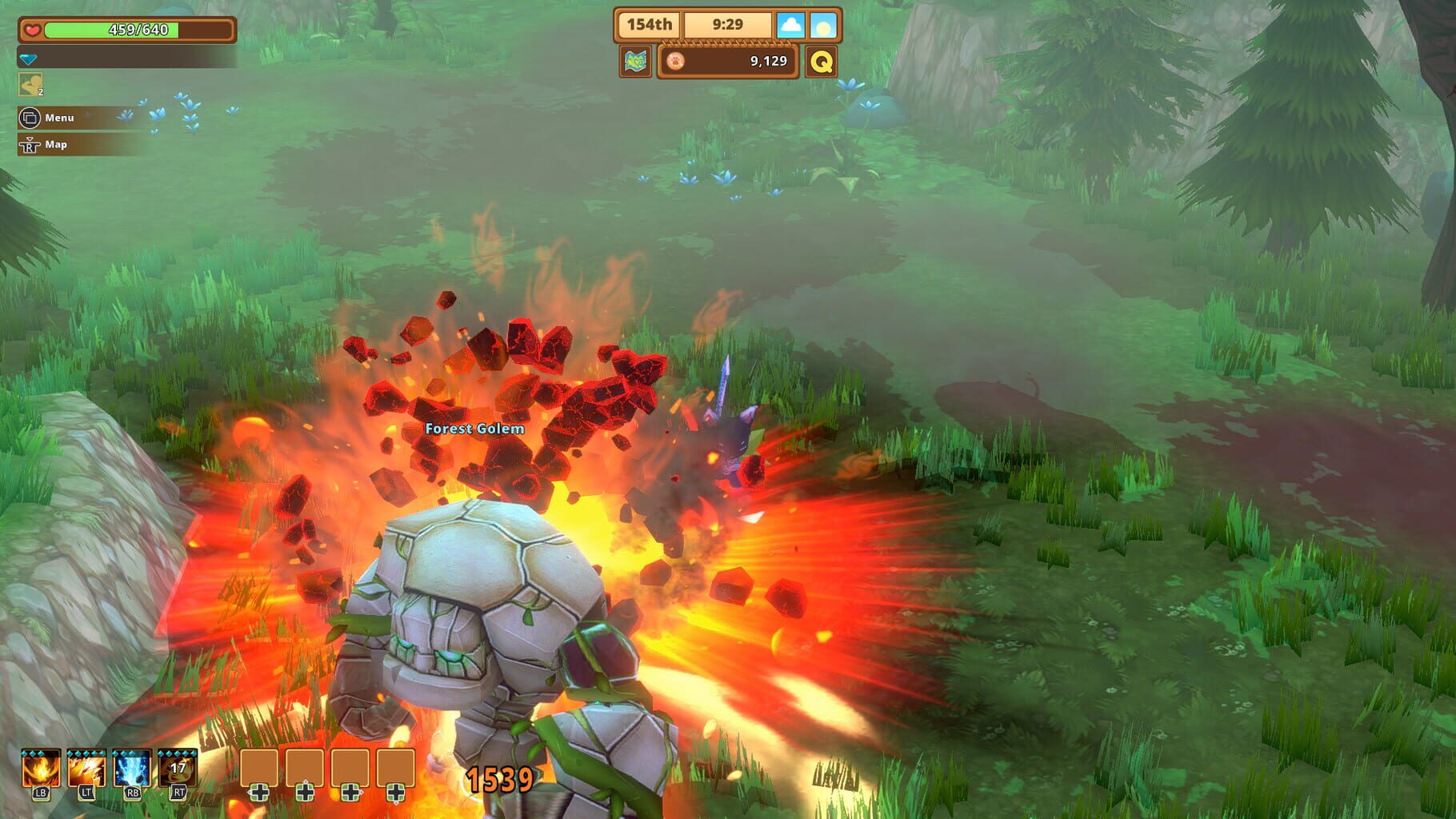
Task: Click the R-trigger icon beside Map
Action: [29, 146]
